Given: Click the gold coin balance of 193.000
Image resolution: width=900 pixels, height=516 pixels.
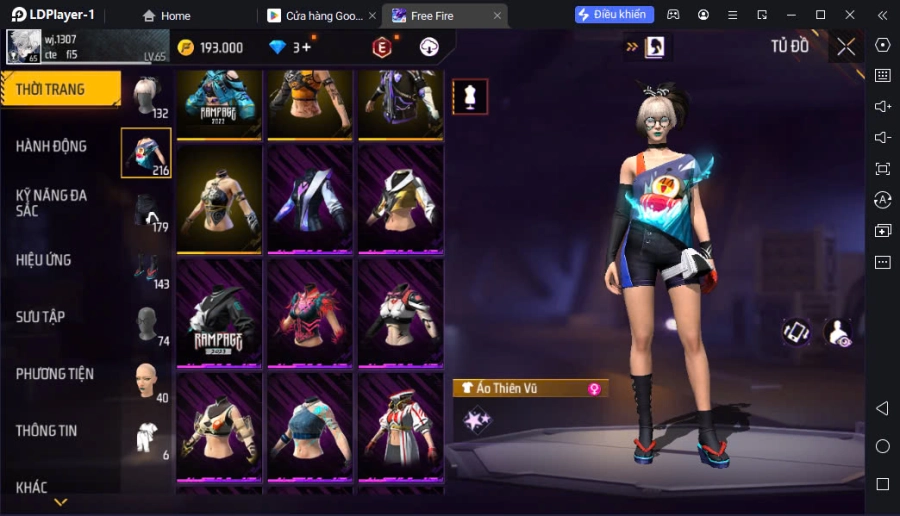Looking at the screenshot, I should point(211,47).
